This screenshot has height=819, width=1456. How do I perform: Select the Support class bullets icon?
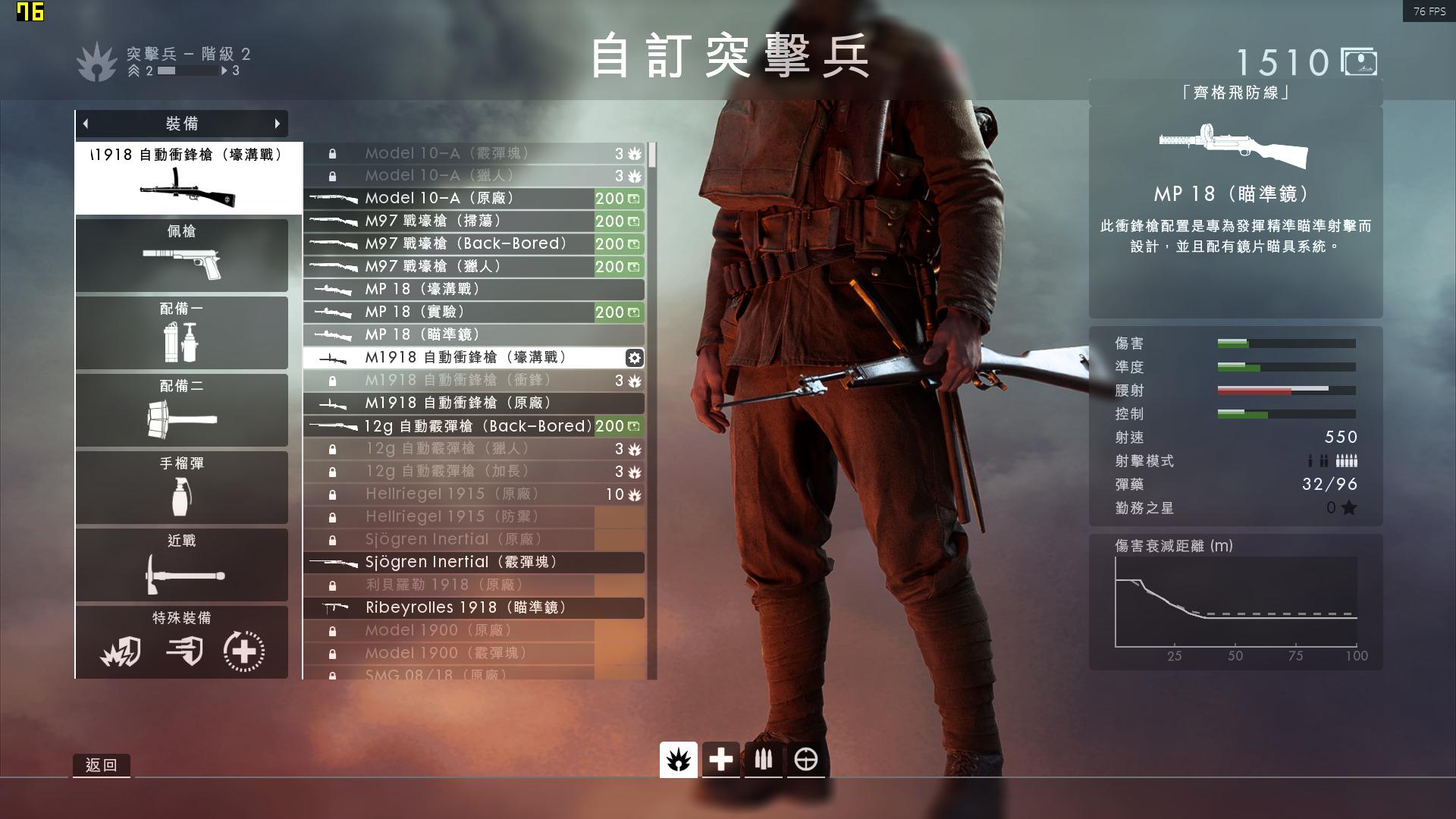(763, 758)
